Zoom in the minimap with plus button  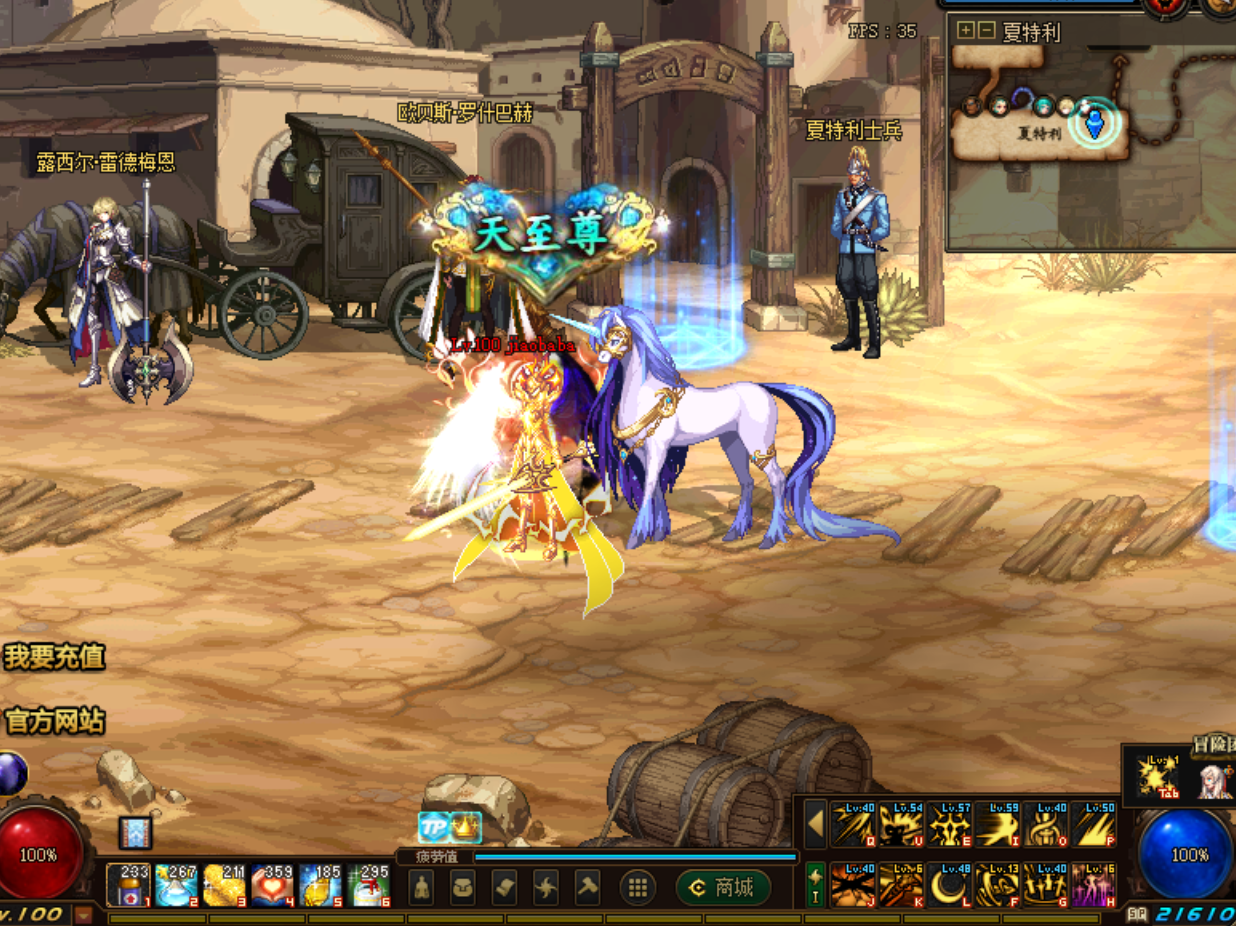[965, 30]
